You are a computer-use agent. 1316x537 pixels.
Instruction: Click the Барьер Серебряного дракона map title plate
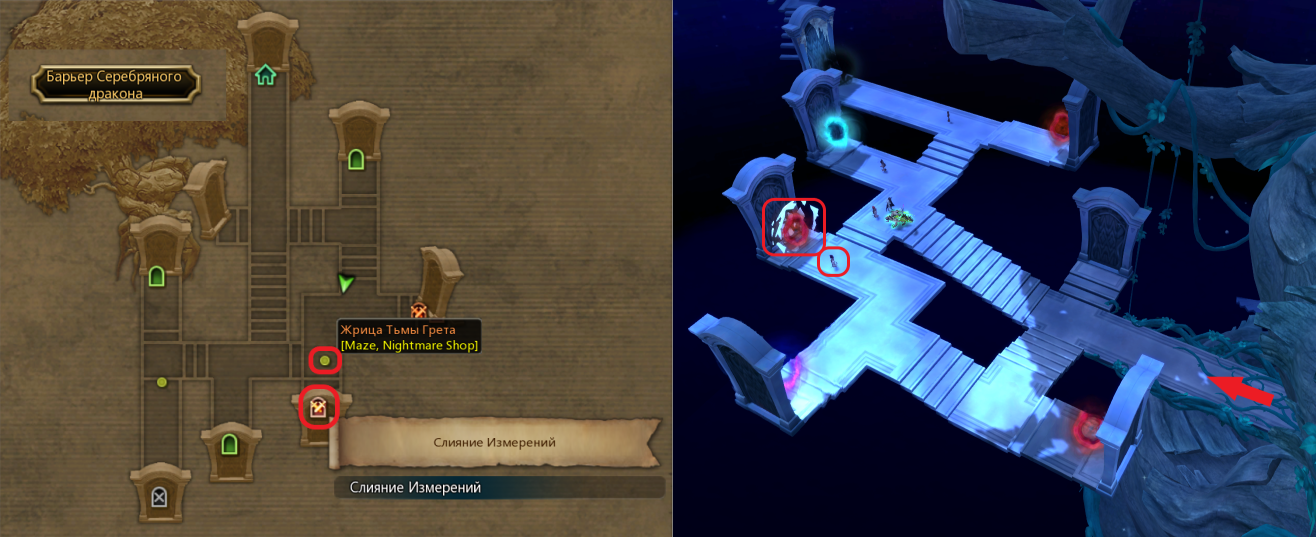click(115, 85)
